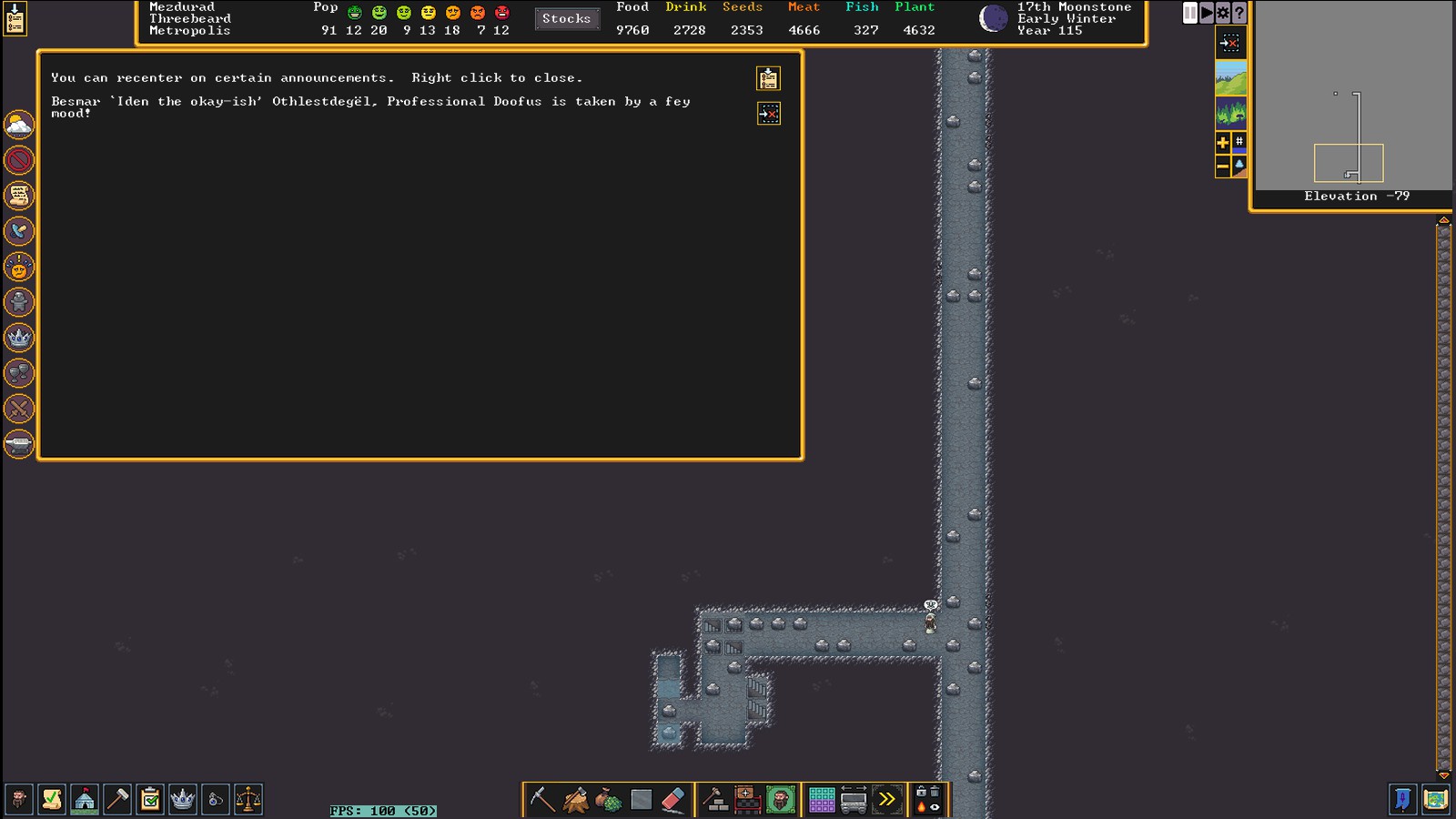The image size is (1456, 819).
Task: Pause the game with the pause button
Action: 1189,13
